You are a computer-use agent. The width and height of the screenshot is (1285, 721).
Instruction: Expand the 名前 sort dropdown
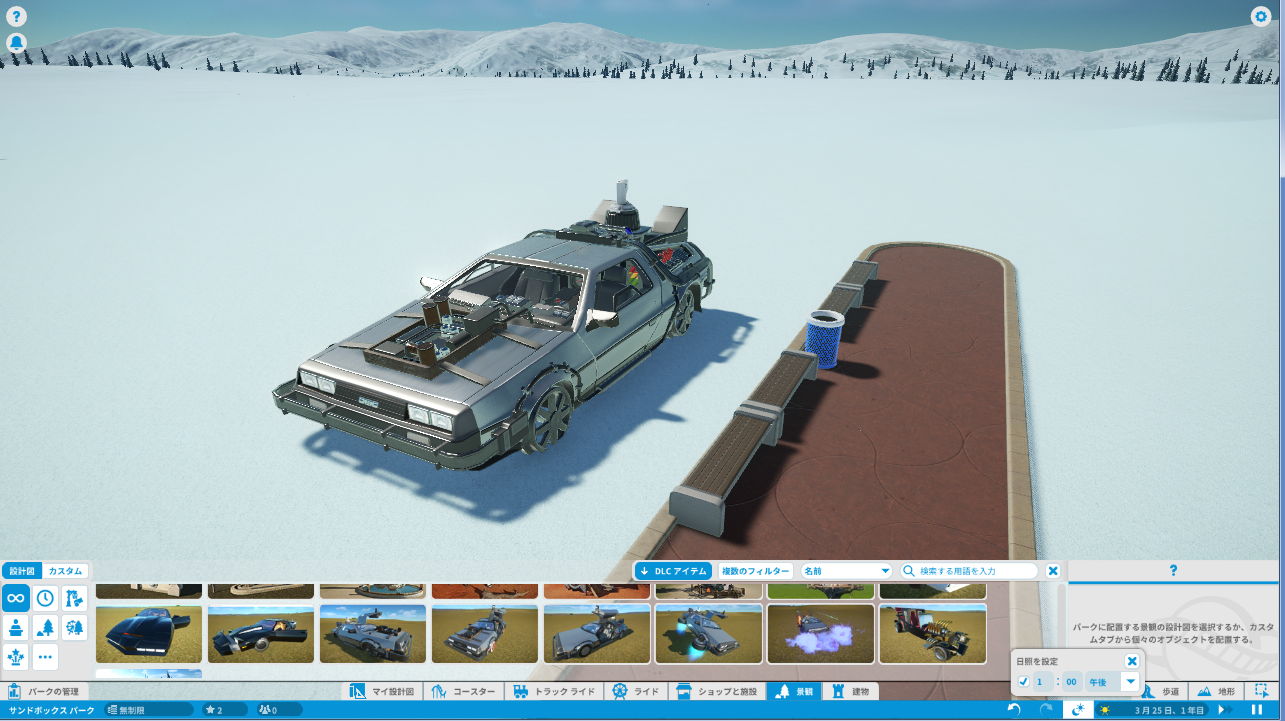(x=846, y=571)
